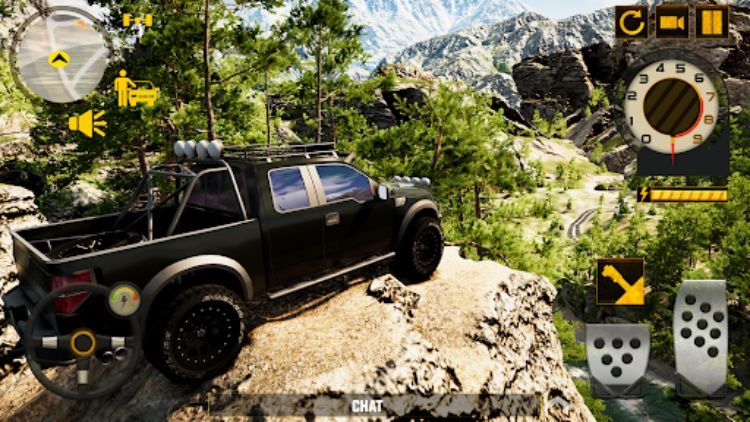Screen dimensions: 750x422
Task: Tap the small gauge above the steering wheel
Action: pos(124,297)
